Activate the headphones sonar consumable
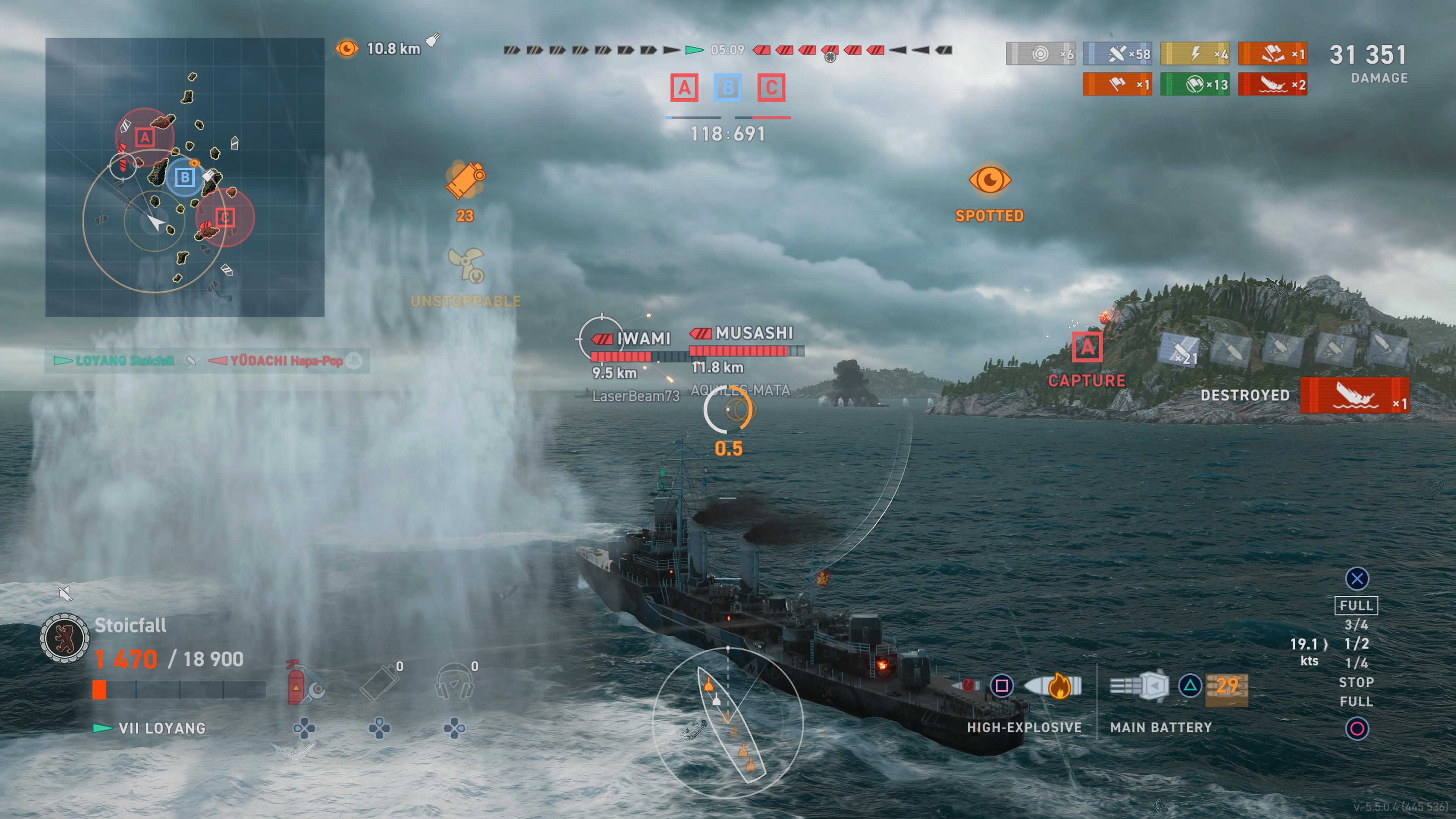This screenshot has width=1456, height=819. 455,683
